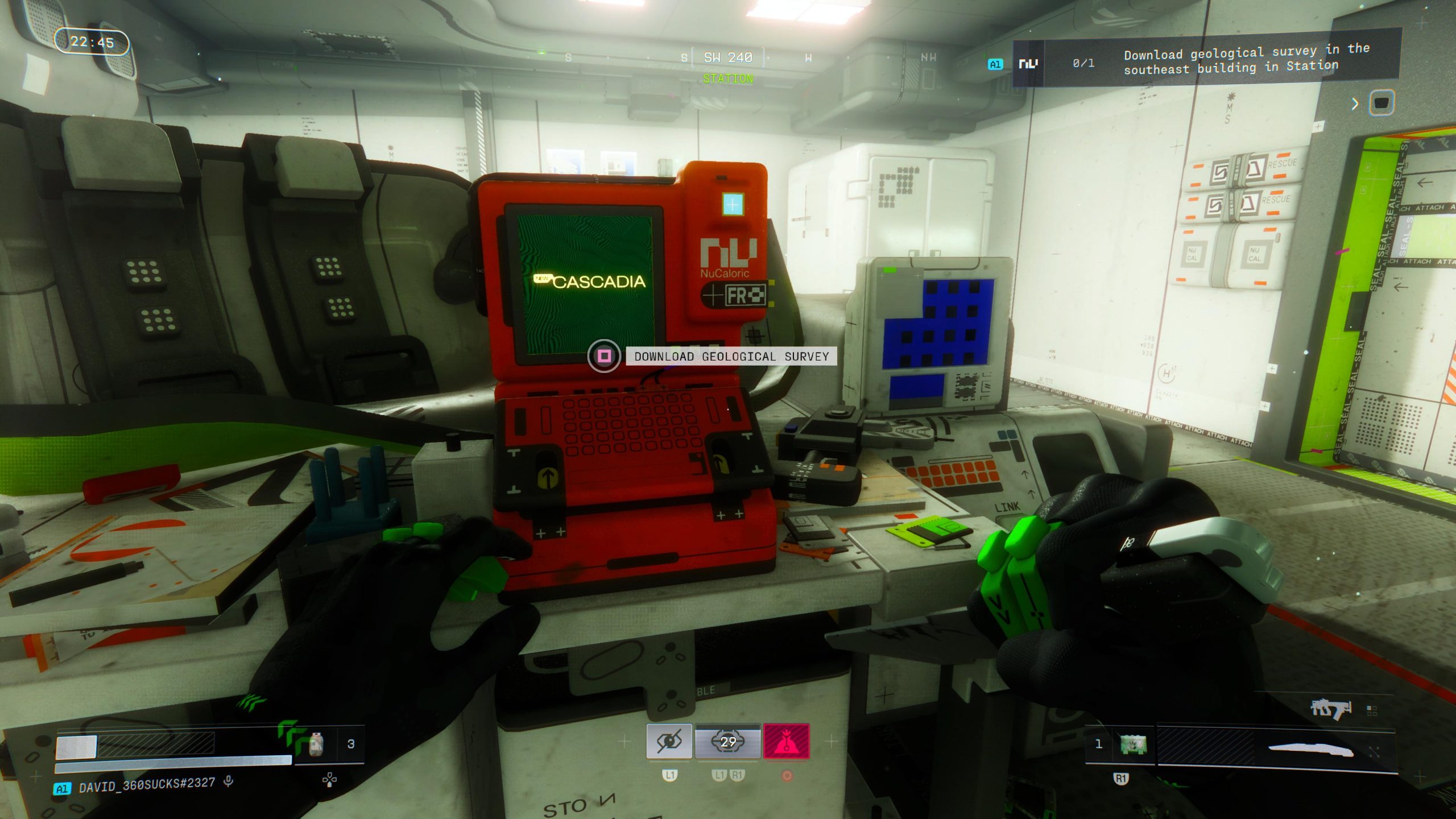This screenshot has height=819, width=1456.
Task: Click the 0/1 objective counter
Action: click(x=1083, y=63)
